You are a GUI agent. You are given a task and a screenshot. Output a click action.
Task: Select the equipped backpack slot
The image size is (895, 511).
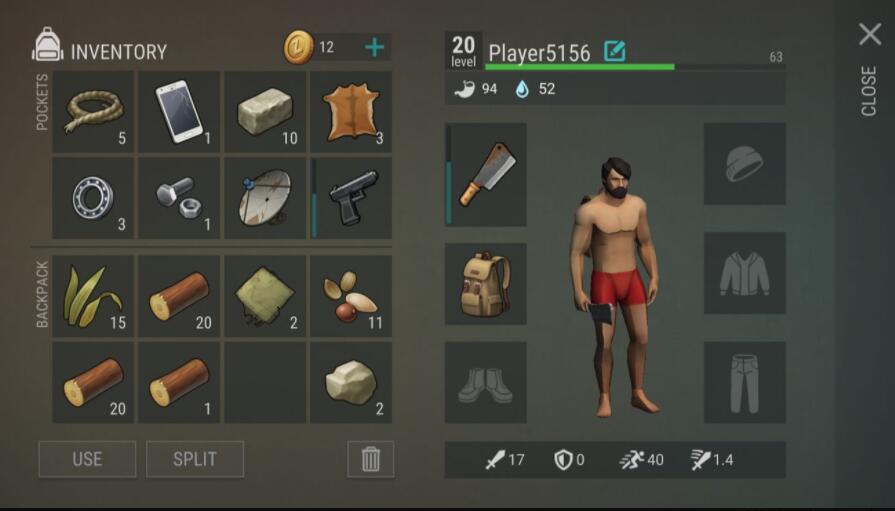[x=486, y=283]
